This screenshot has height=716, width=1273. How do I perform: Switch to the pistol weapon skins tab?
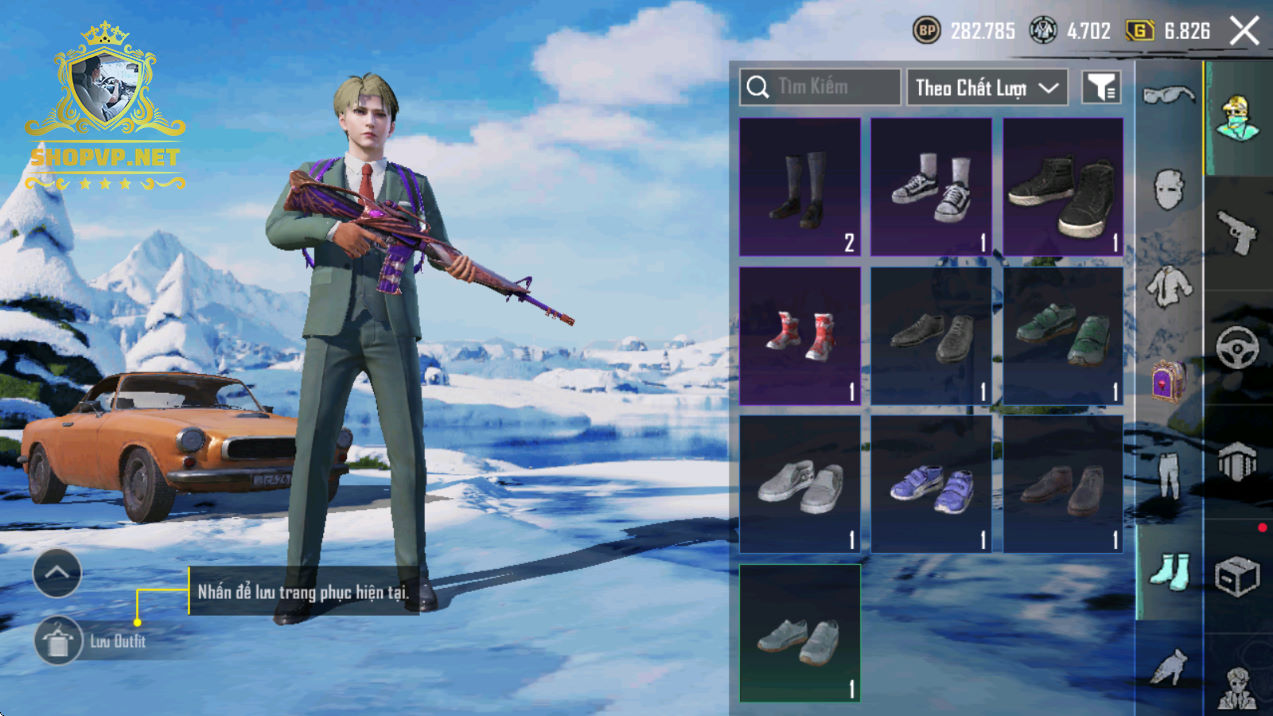[1237, 232]
